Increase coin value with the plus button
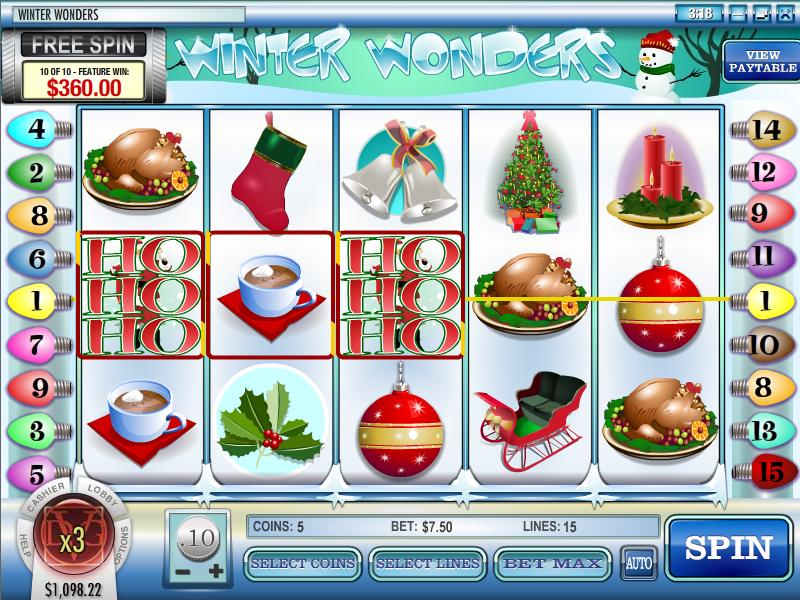 click(217, 570)
